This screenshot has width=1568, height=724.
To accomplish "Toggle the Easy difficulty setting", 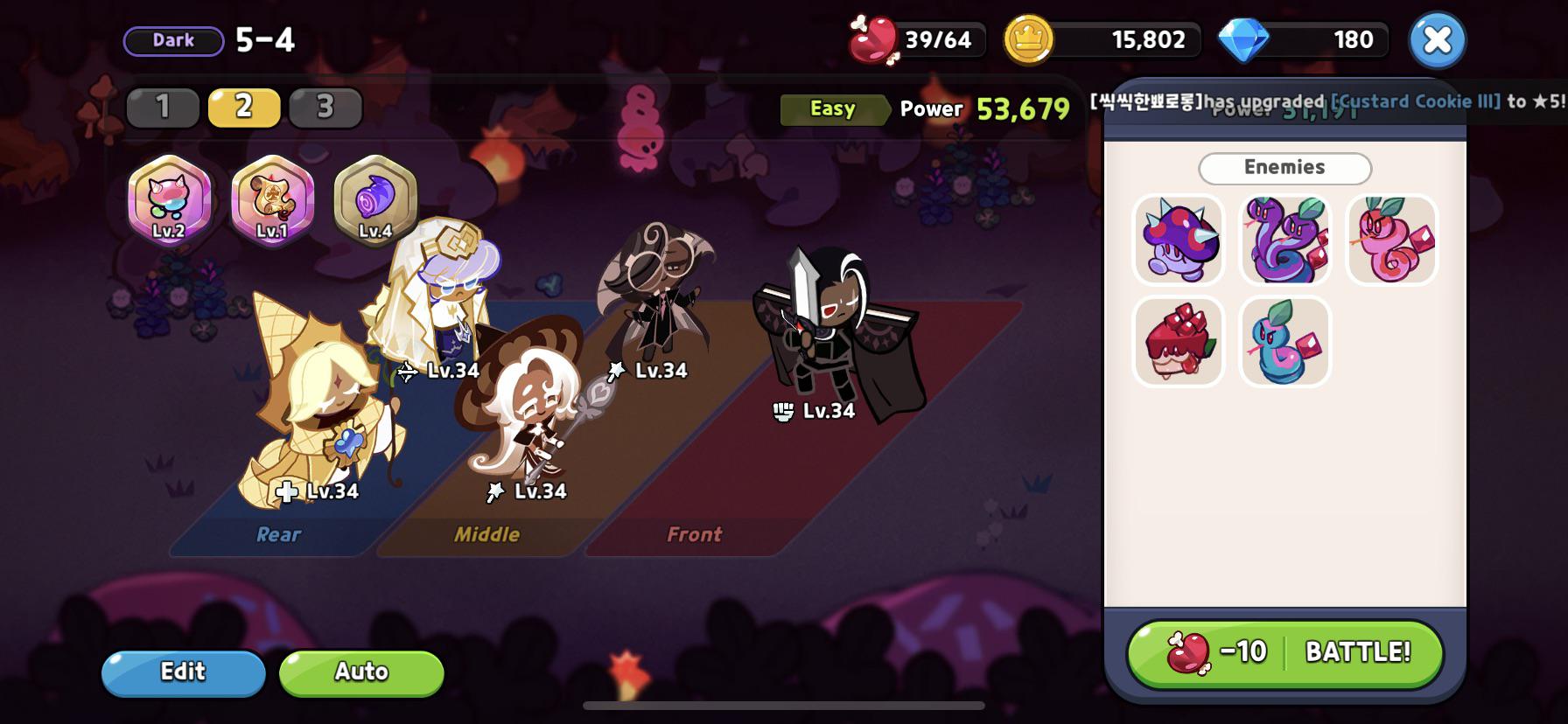I will (x=832, y=108).
